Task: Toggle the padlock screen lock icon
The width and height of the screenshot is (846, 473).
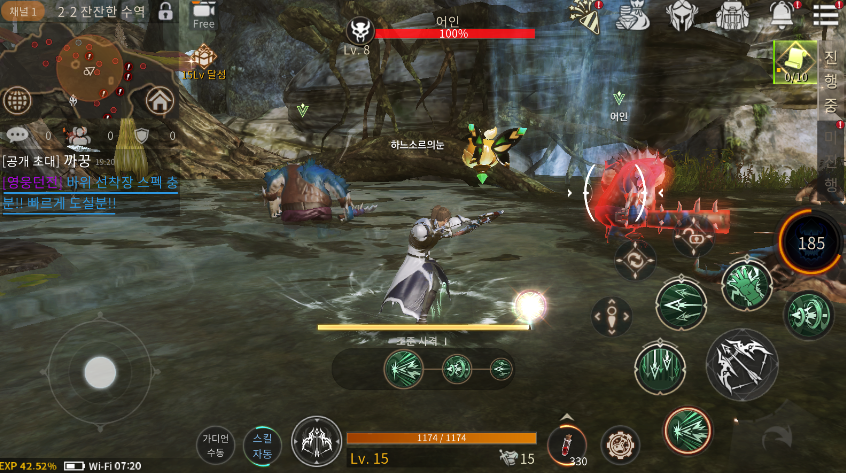Action: click(x=166, y=12)
